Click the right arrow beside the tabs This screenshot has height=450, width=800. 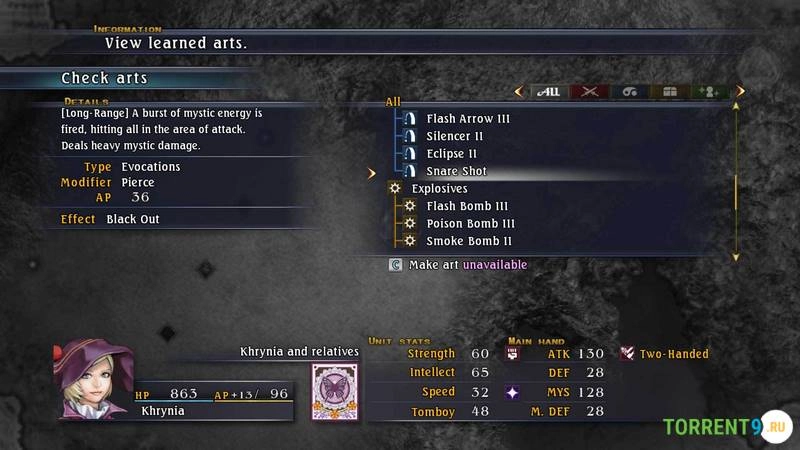click(740, 92)
